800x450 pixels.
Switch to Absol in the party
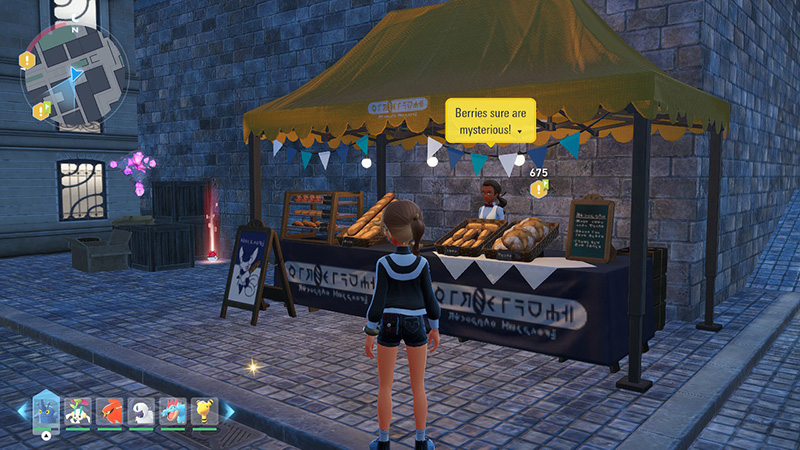click(x=141, y=410)
